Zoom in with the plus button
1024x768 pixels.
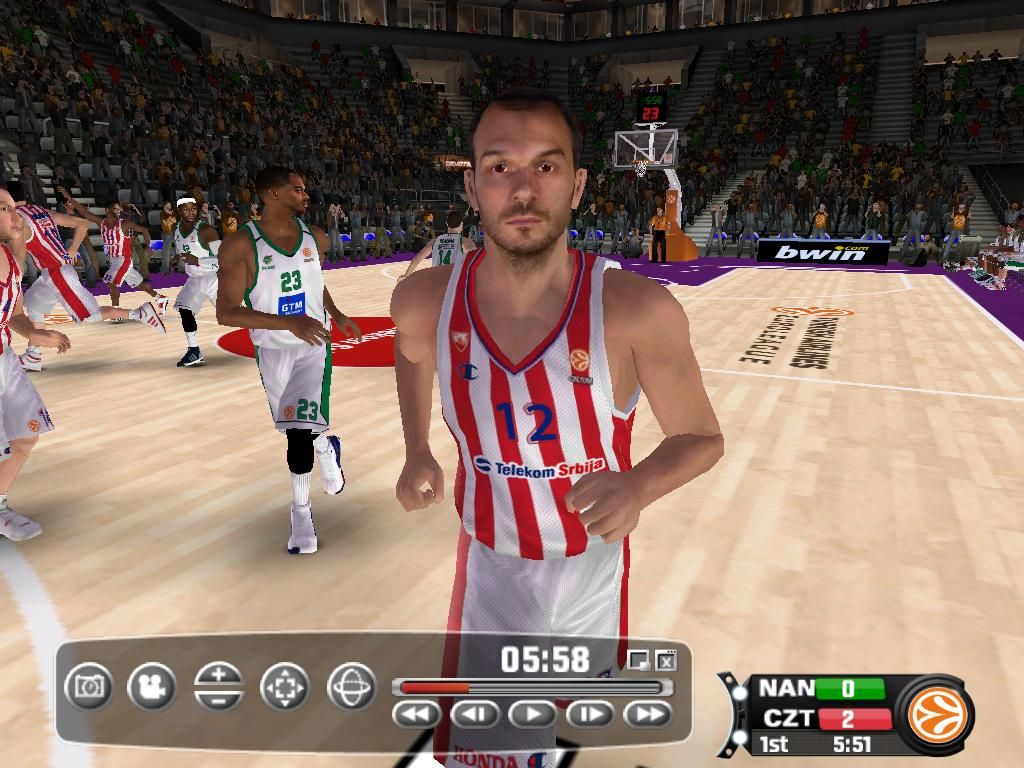219,675
